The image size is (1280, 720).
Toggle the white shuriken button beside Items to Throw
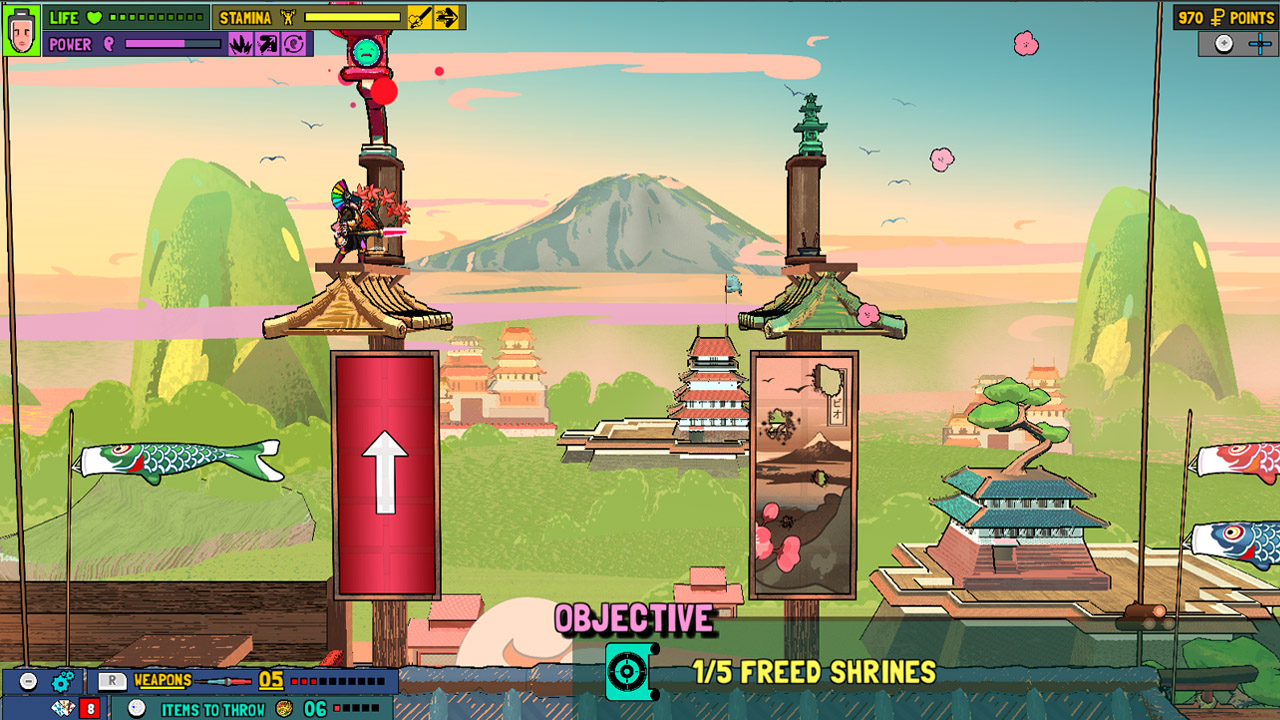[137, 707]
